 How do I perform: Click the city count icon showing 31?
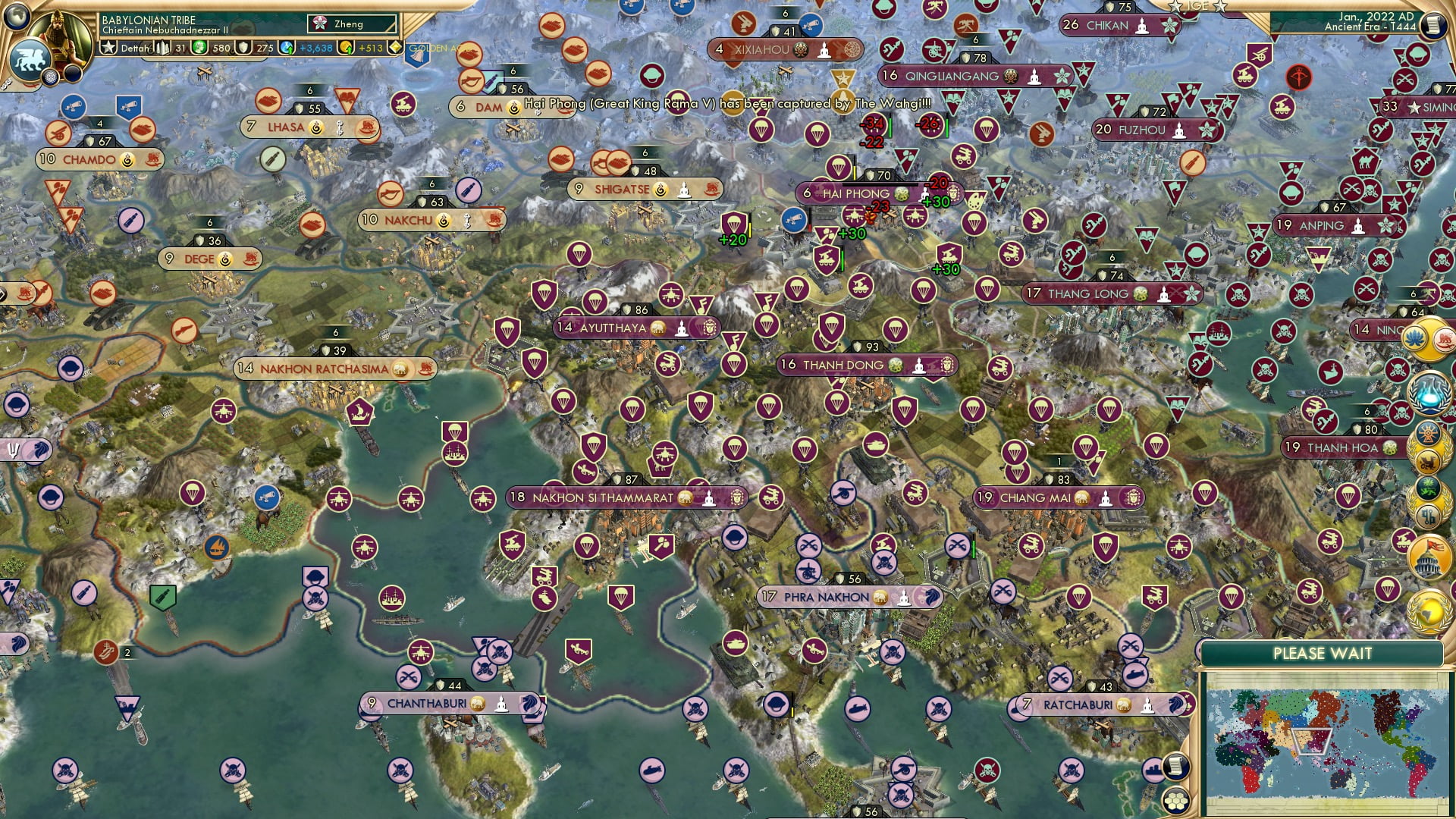pyautogui.click(x=163, y=47)
